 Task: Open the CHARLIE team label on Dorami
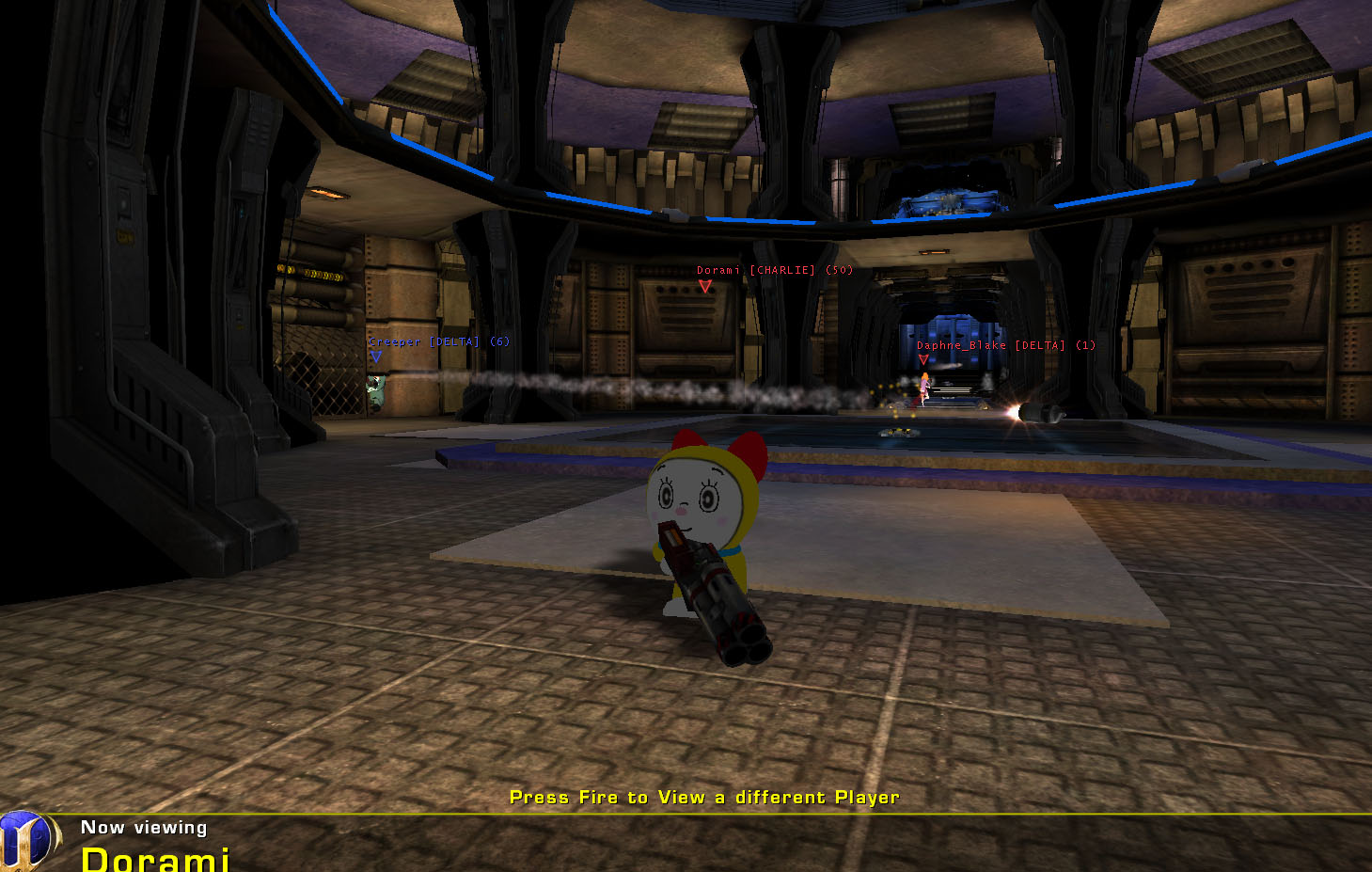click(783, 270)
